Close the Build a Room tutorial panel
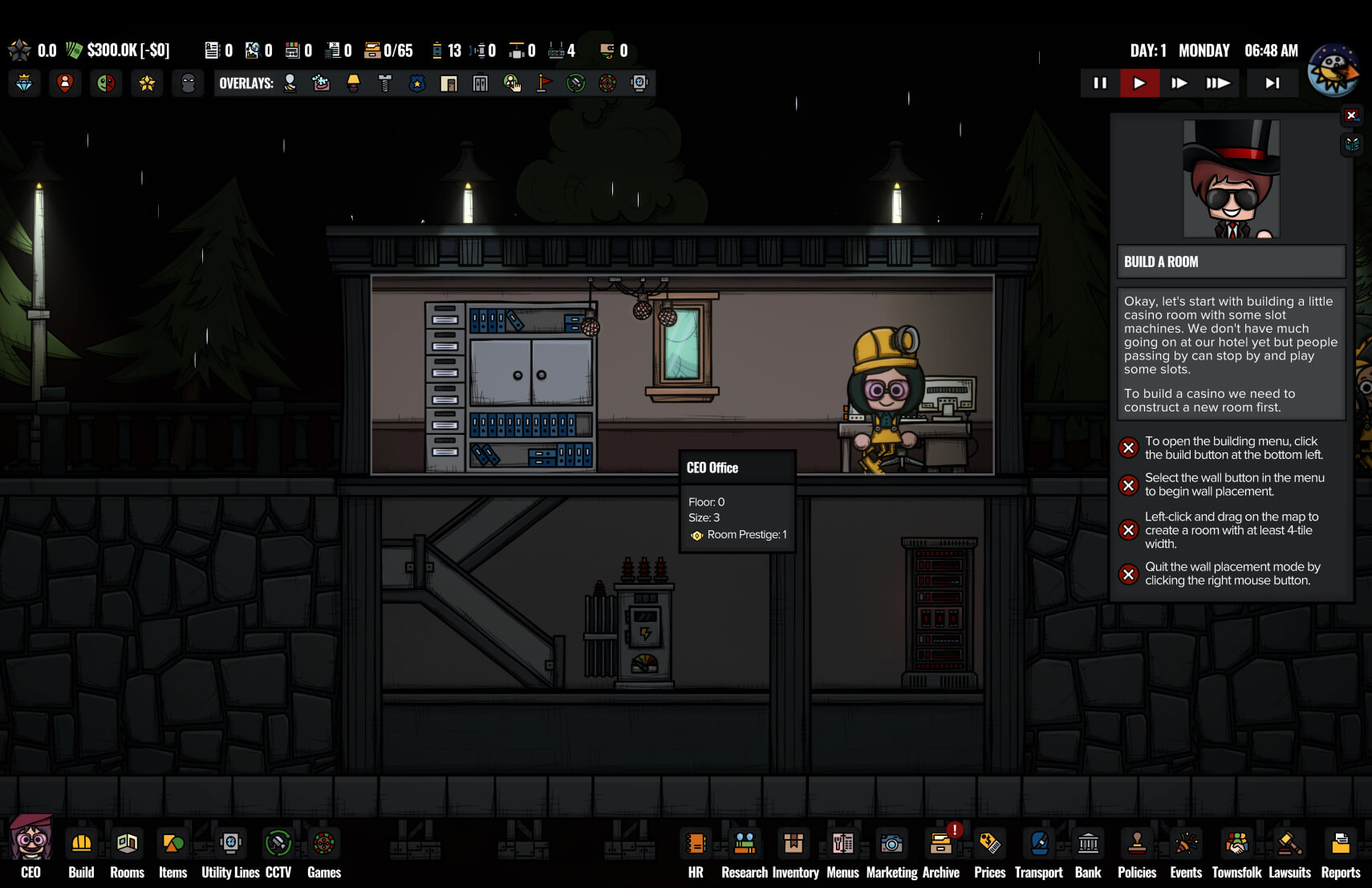 1351,116
